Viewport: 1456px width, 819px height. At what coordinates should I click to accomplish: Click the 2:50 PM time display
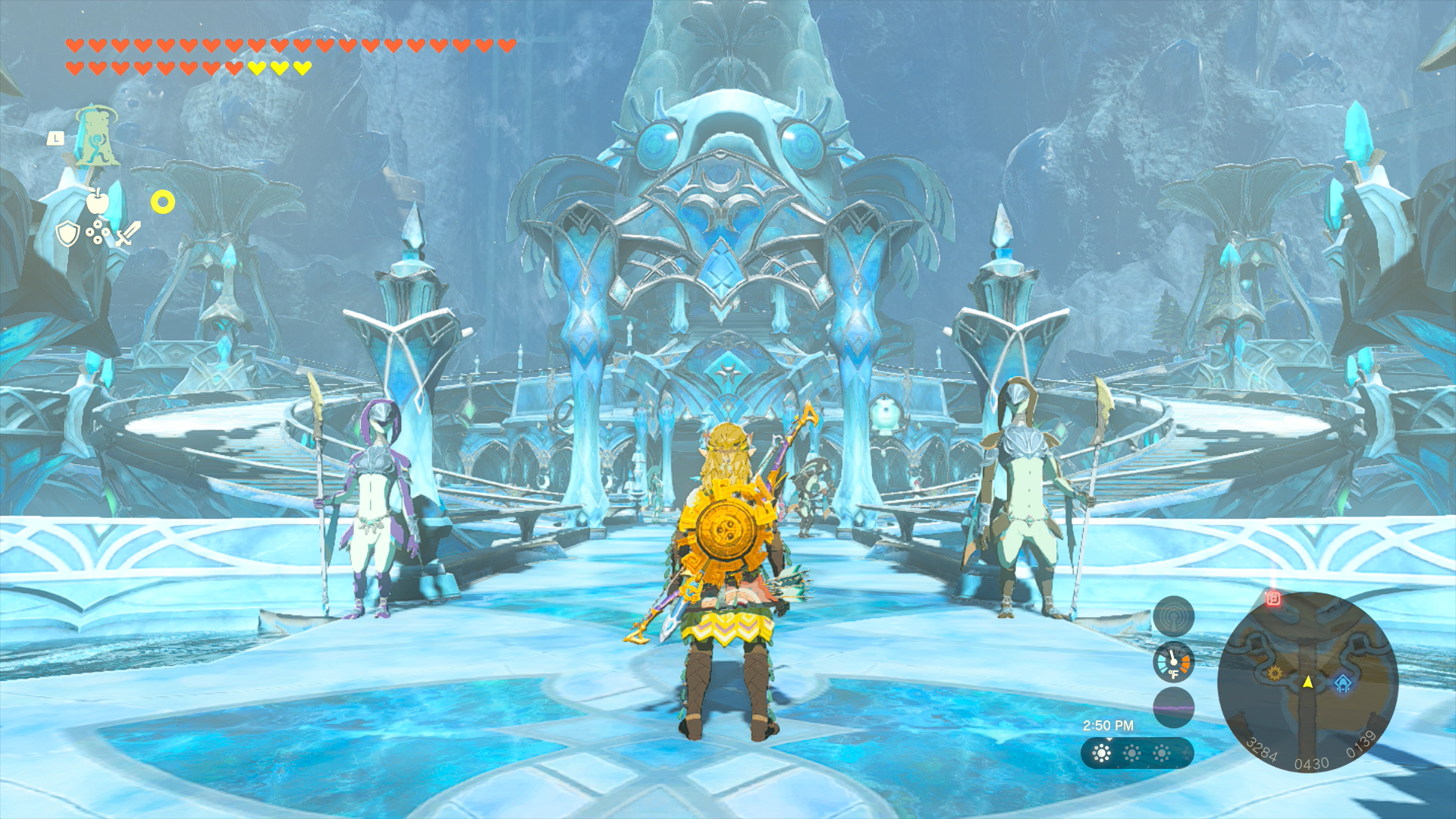1109,725
